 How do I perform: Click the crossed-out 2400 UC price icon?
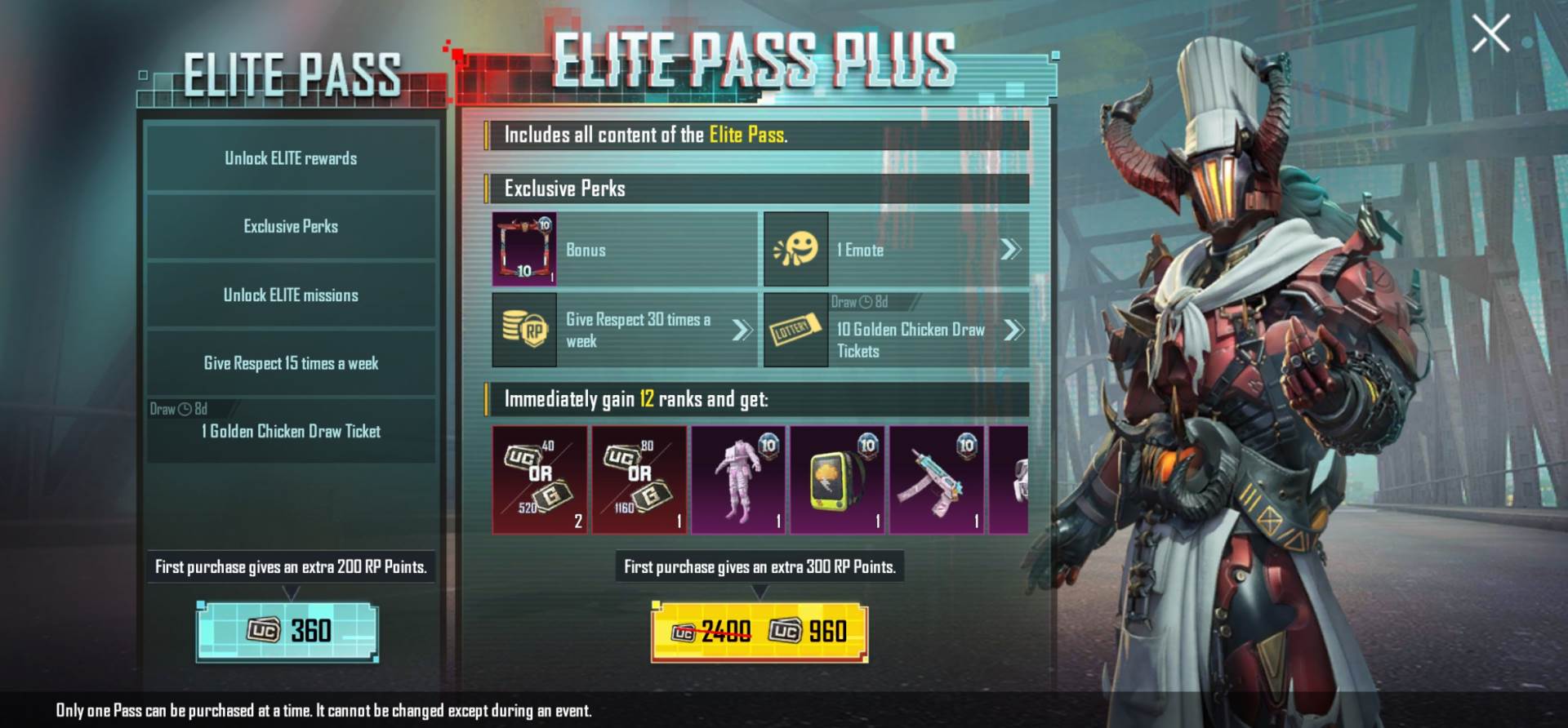click(684, 631)
